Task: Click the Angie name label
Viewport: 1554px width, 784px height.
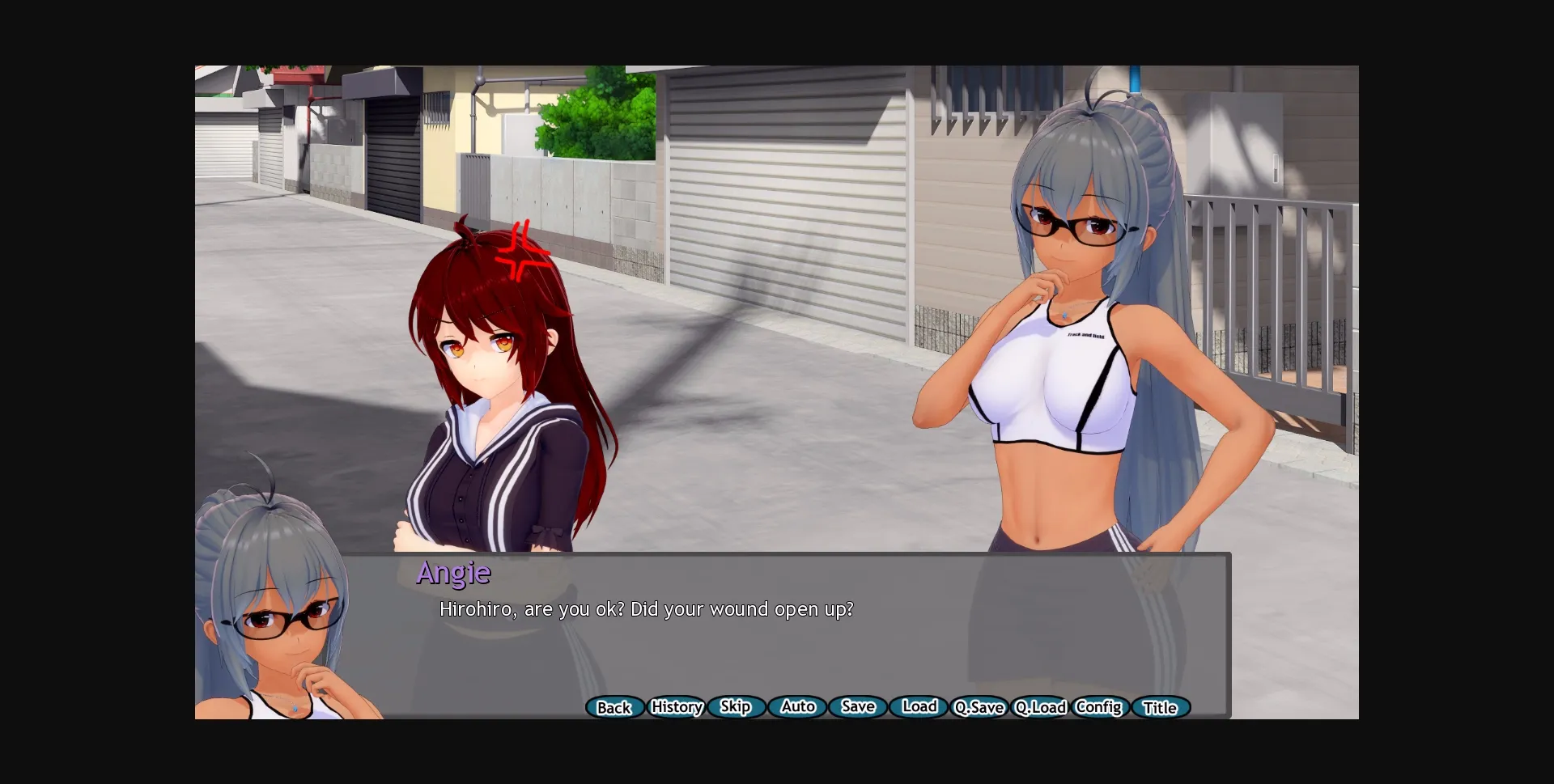Action: (452, 574)
